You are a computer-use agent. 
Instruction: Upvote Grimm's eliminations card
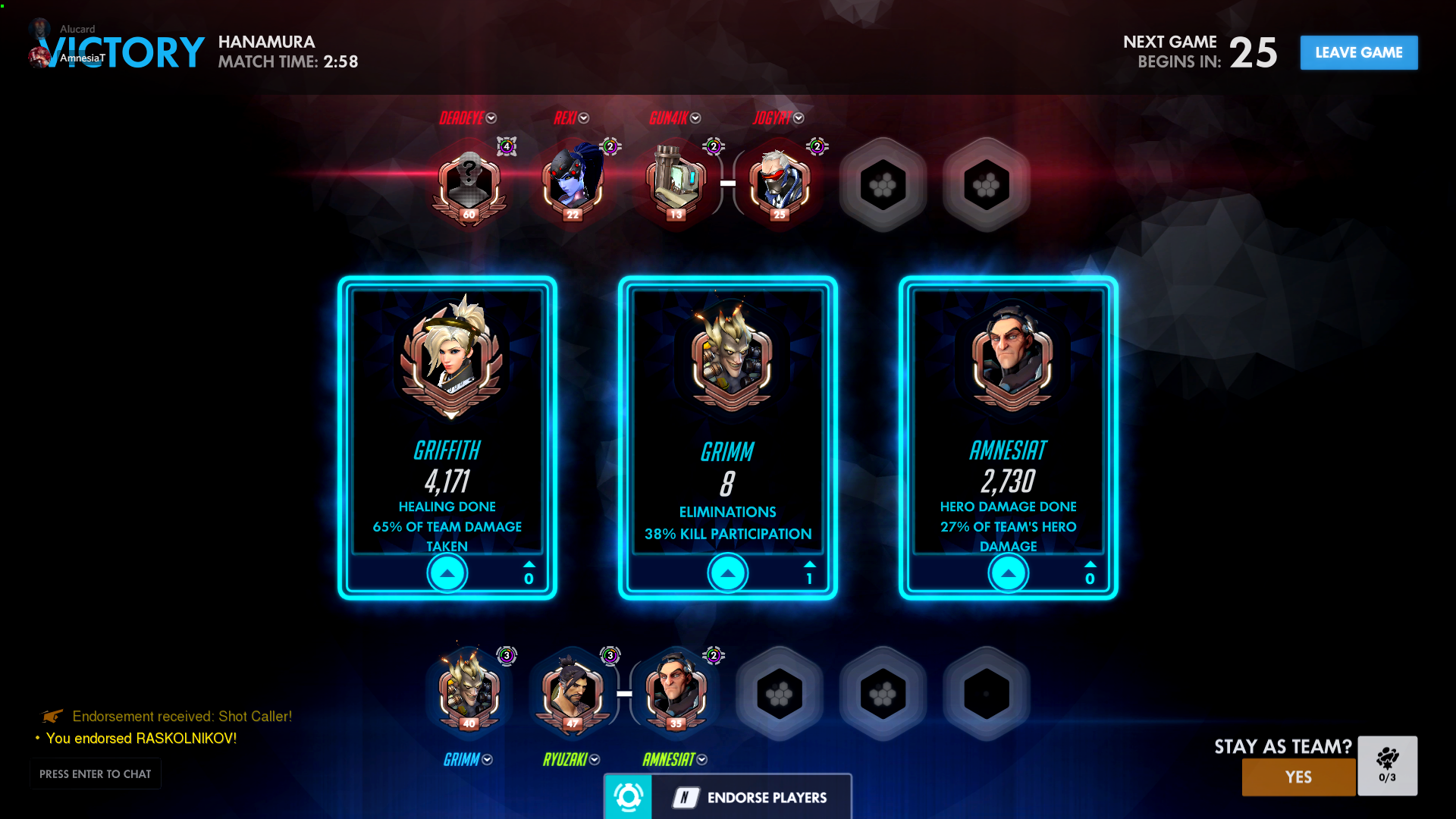pyautogui.click(x=728, y=573)
